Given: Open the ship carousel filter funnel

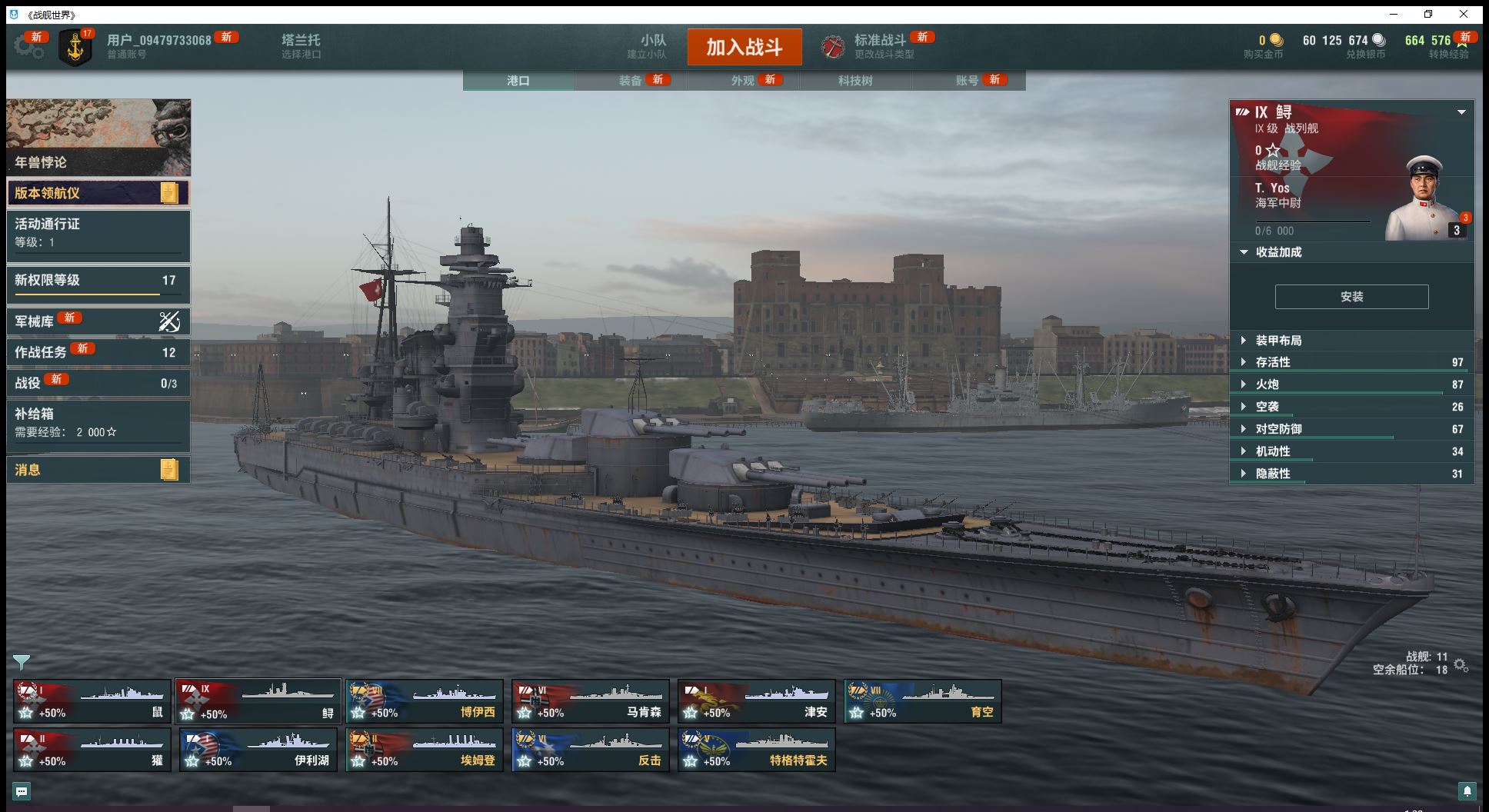Looking at the screenshot, I should point(22,662).
